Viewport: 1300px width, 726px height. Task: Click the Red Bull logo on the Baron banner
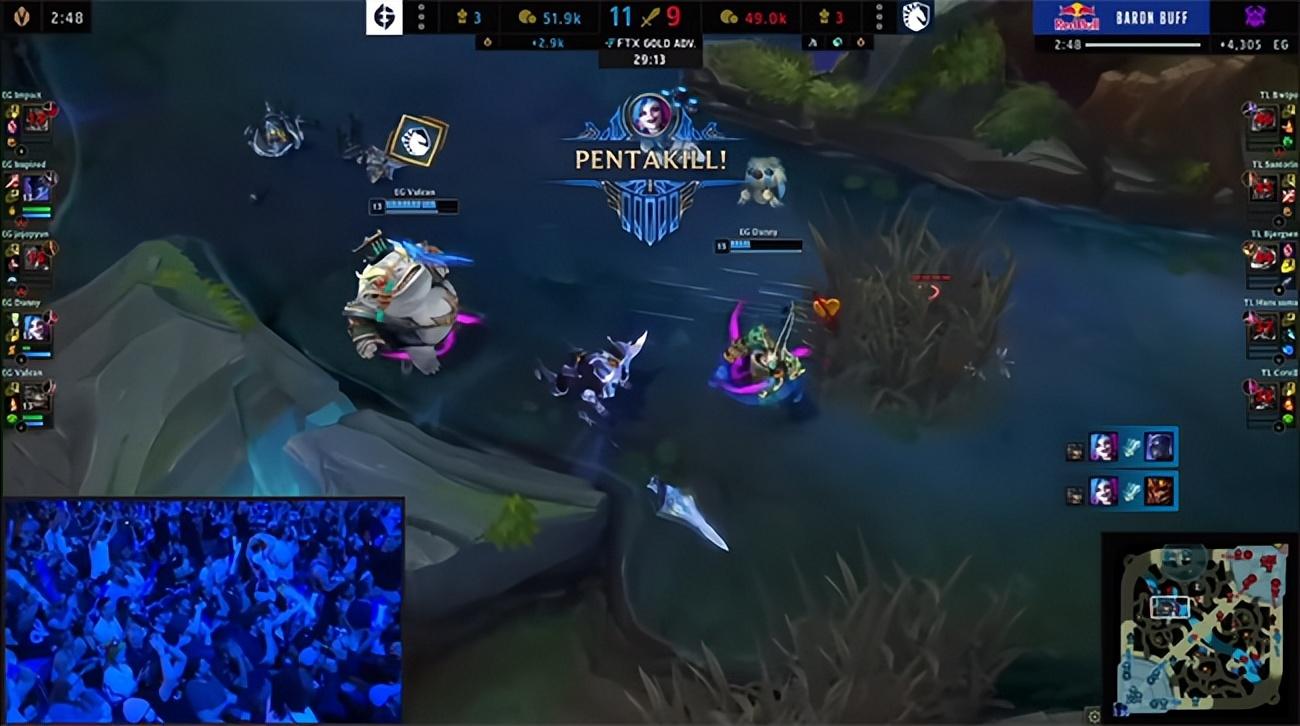point(1077,15)
